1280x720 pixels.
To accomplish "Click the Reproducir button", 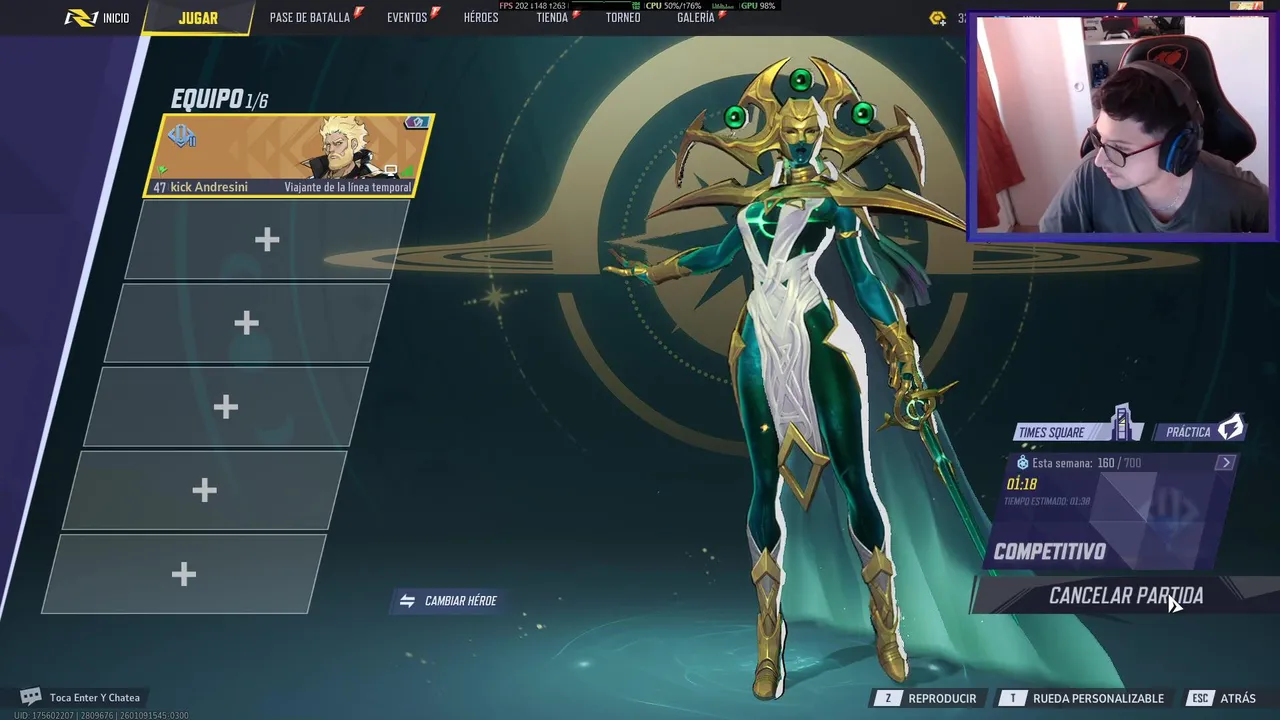I will (x=930, y=698).
